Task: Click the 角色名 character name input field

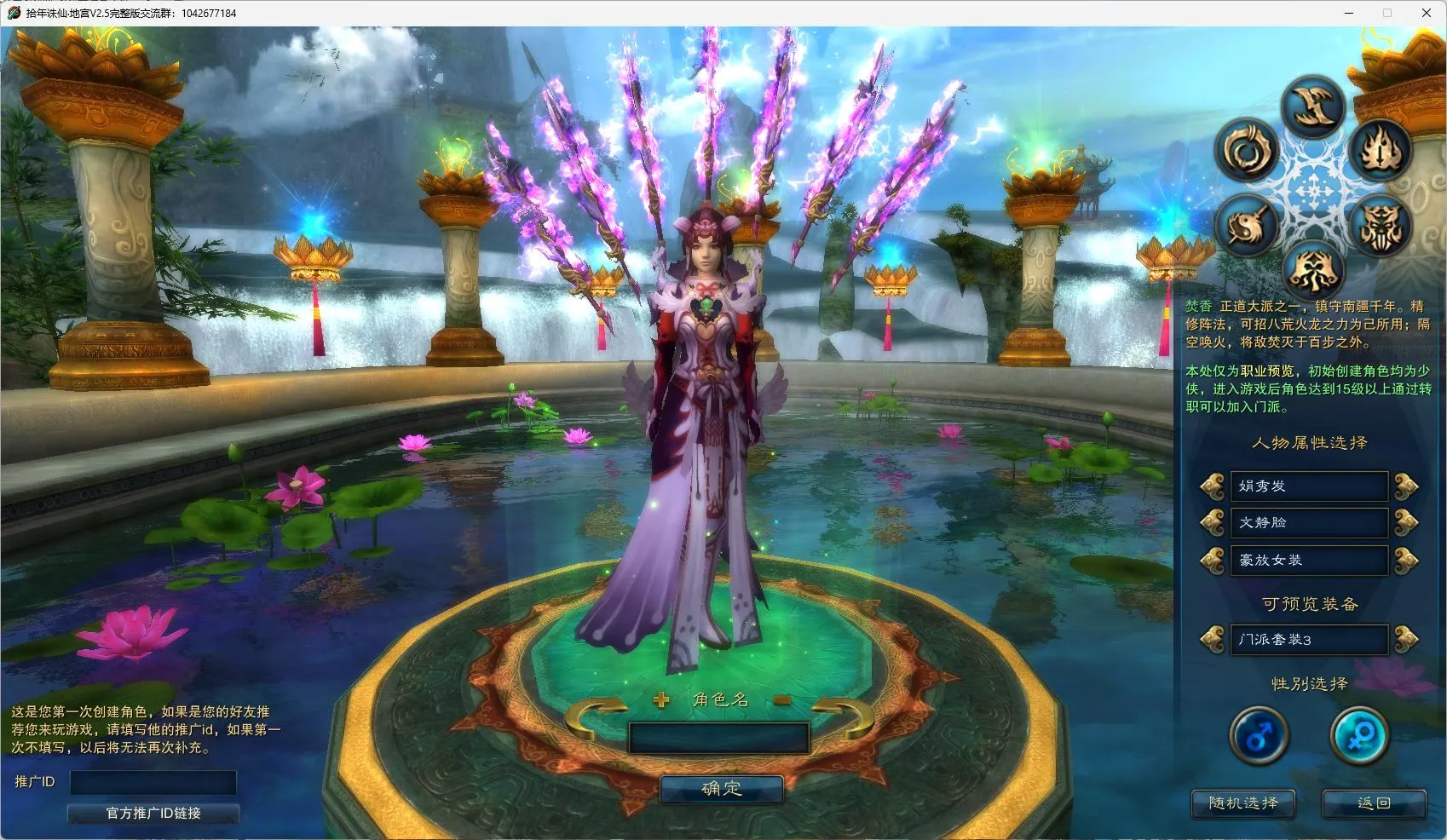Action: 718,738
